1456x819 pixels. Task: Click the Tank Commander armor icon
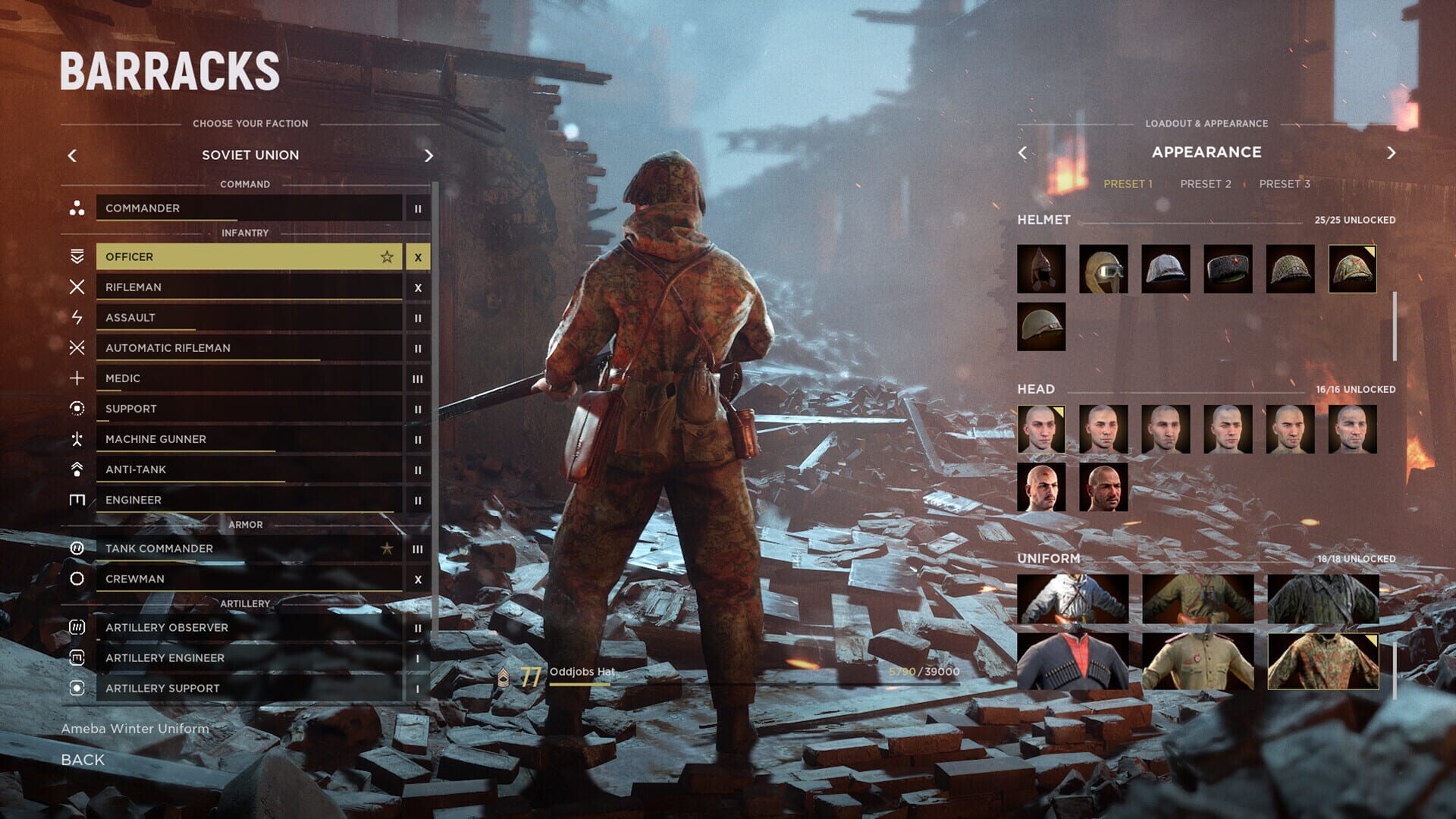coord(76,548)
